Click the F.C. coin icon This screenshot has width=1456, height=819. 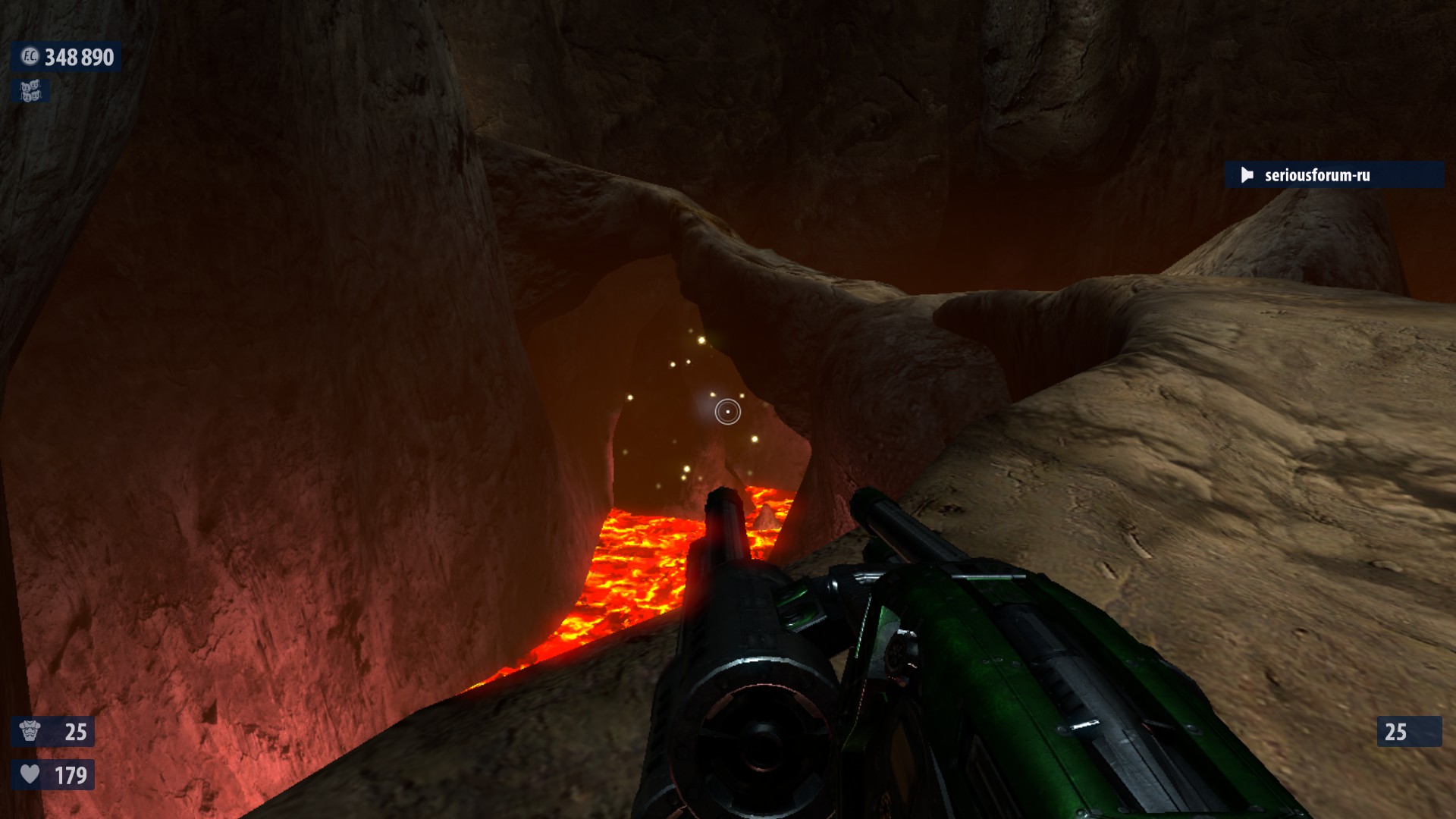[x=30, y=56]
